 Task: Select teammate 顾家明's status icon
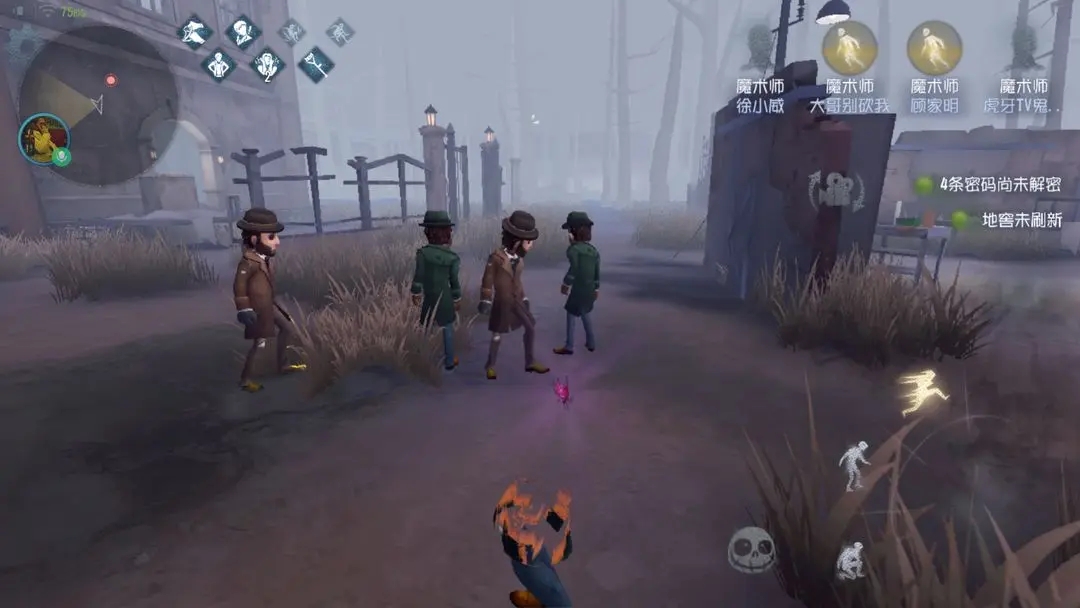click(934, 46)
